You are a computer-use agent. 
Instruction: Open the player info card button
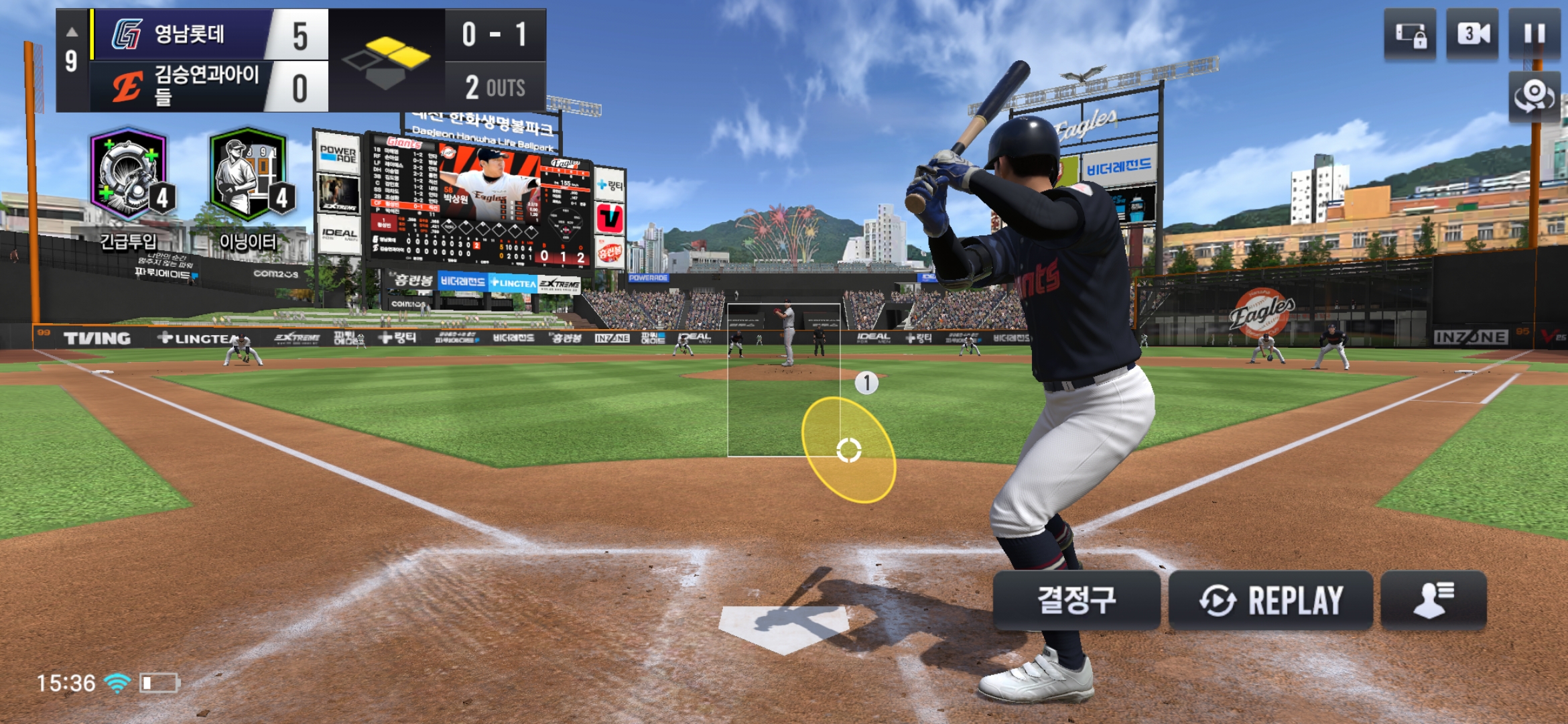click(1433, 600)
